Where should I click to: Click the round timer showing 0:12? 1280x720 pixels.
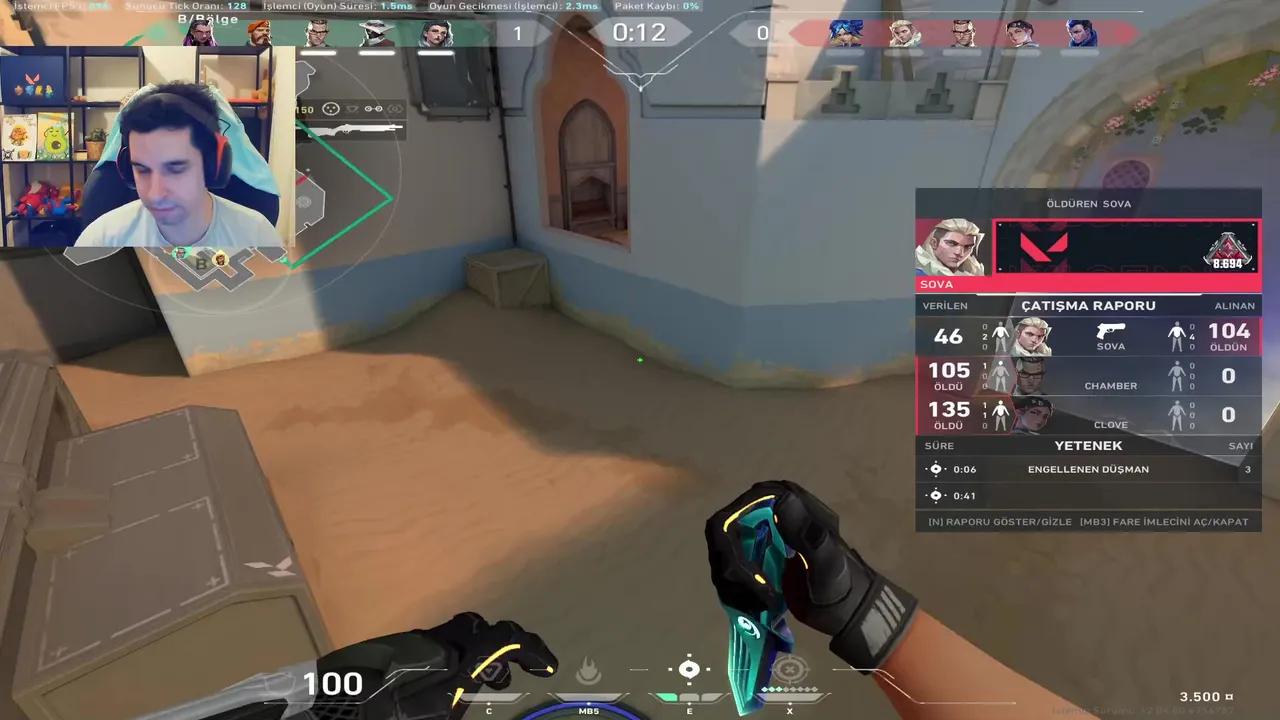pos(640,32)
